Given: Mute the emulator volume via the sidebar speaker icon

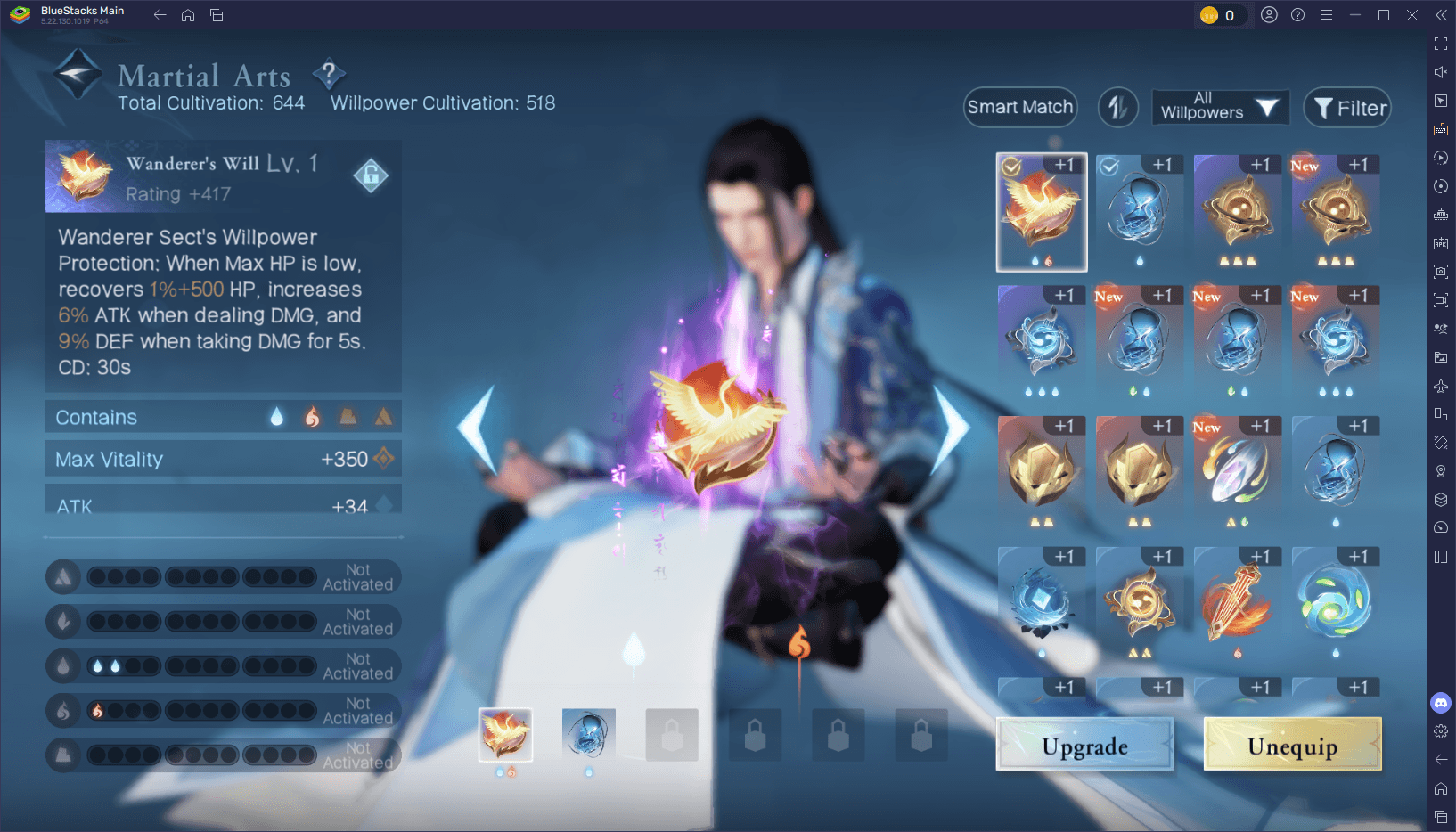Looking at the screenshot, I should [1441, 72].
